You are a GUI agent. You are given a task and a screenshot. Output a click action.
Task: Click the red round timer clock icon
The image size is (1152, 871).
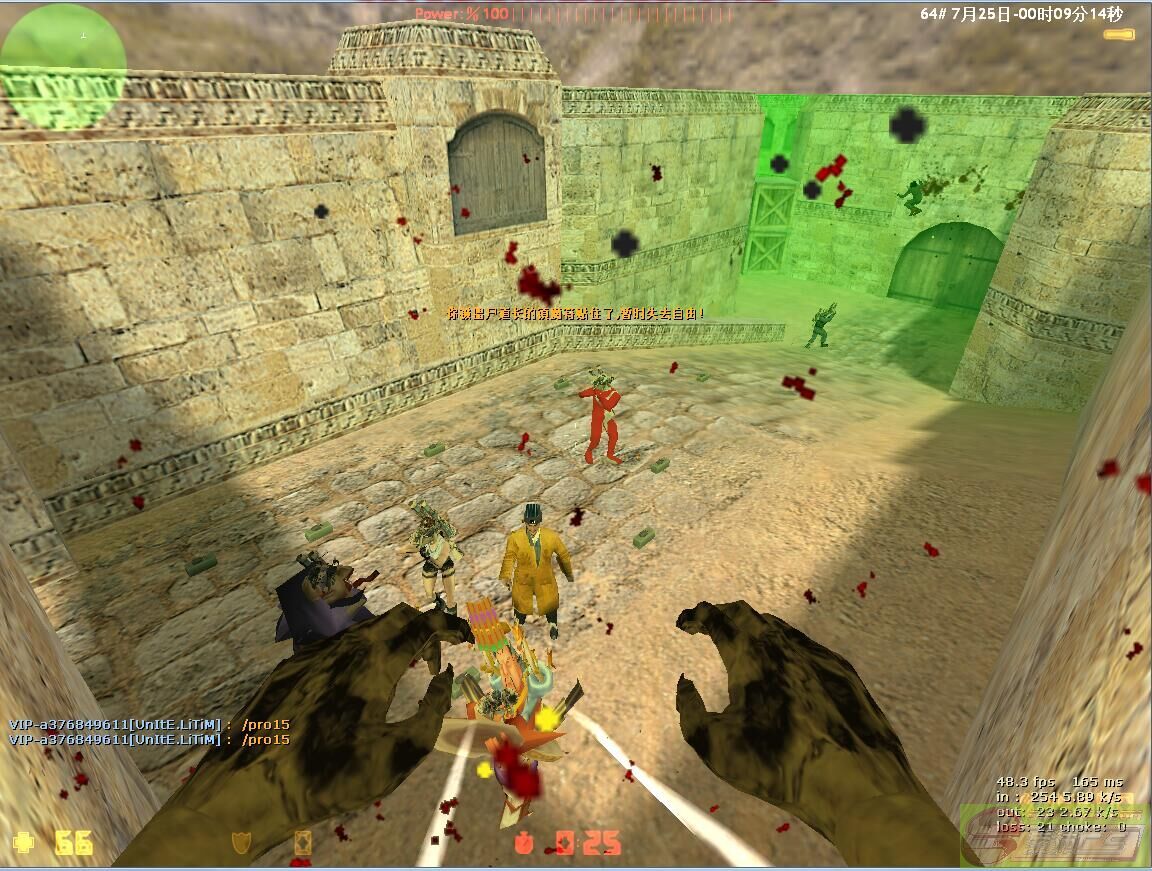tap(524, 842)
